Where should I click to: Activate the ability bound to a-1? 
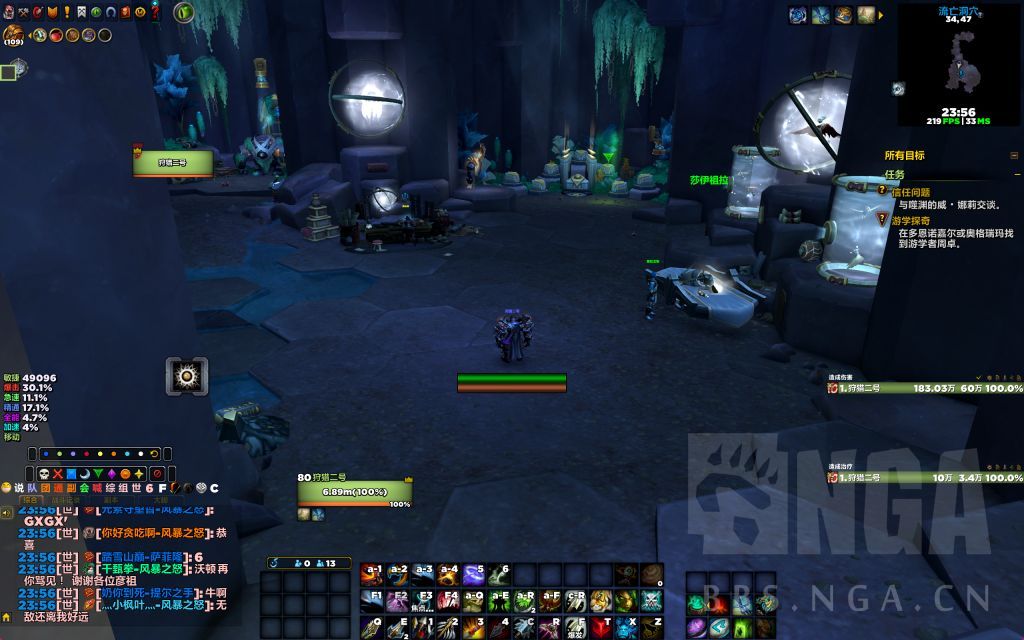tap(372, 574)
